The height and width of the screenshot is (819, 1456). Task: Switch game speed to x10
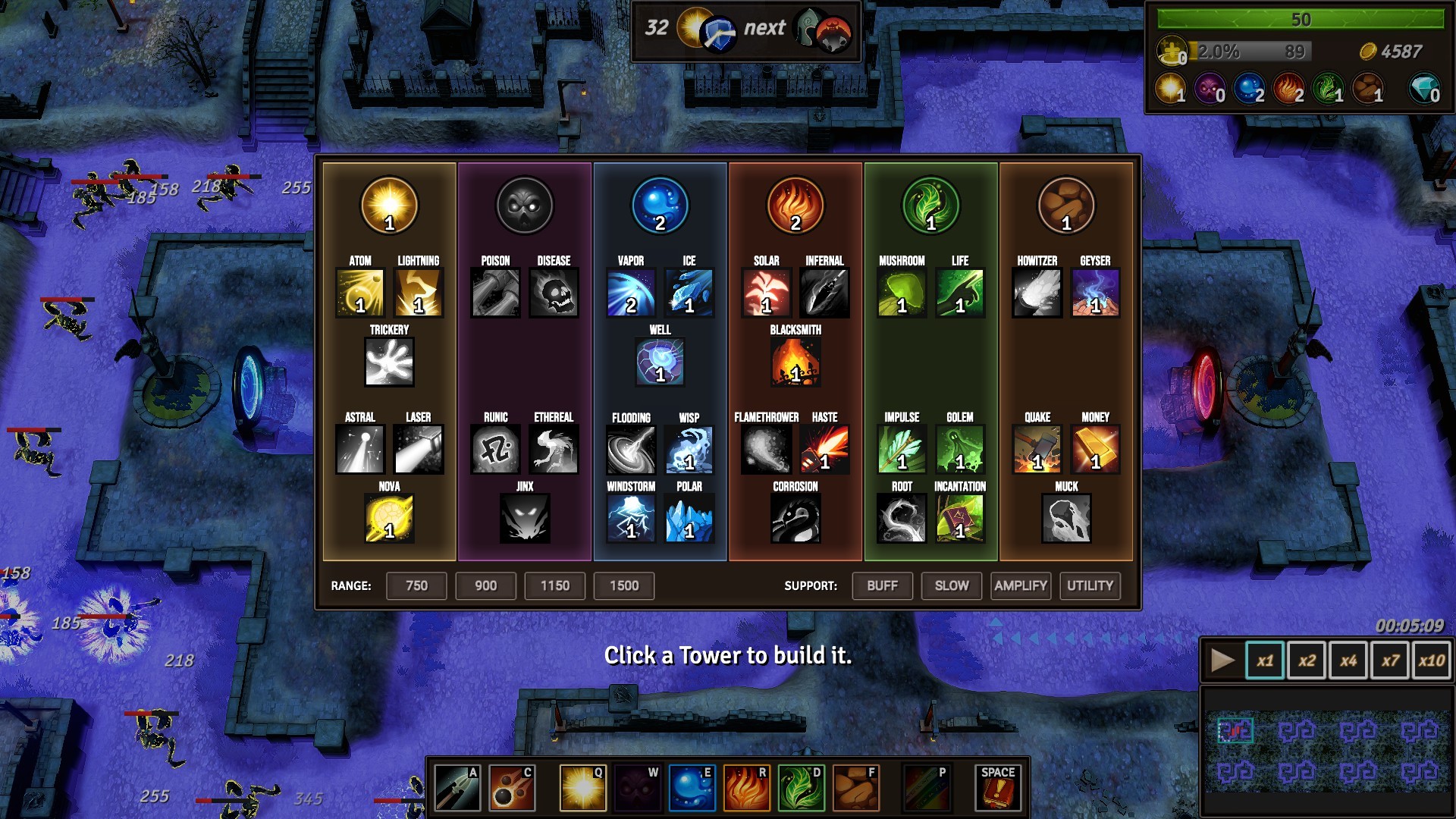pyautogui.click(x=1430, y=660)
